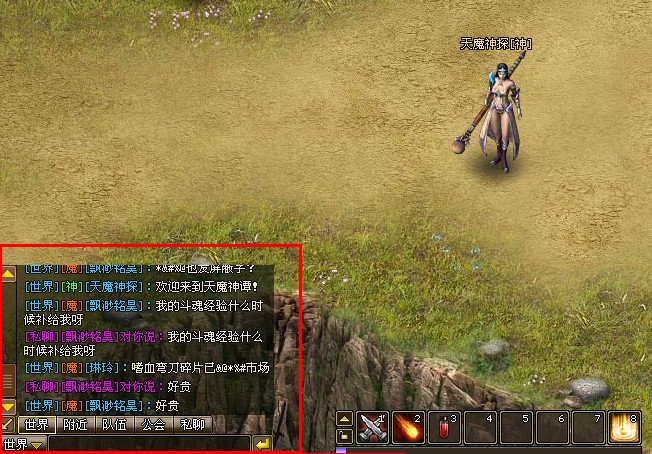Screen dimensions: 652x454
Task: Select the 队伍 chat tab
Action: click(115, 425)
